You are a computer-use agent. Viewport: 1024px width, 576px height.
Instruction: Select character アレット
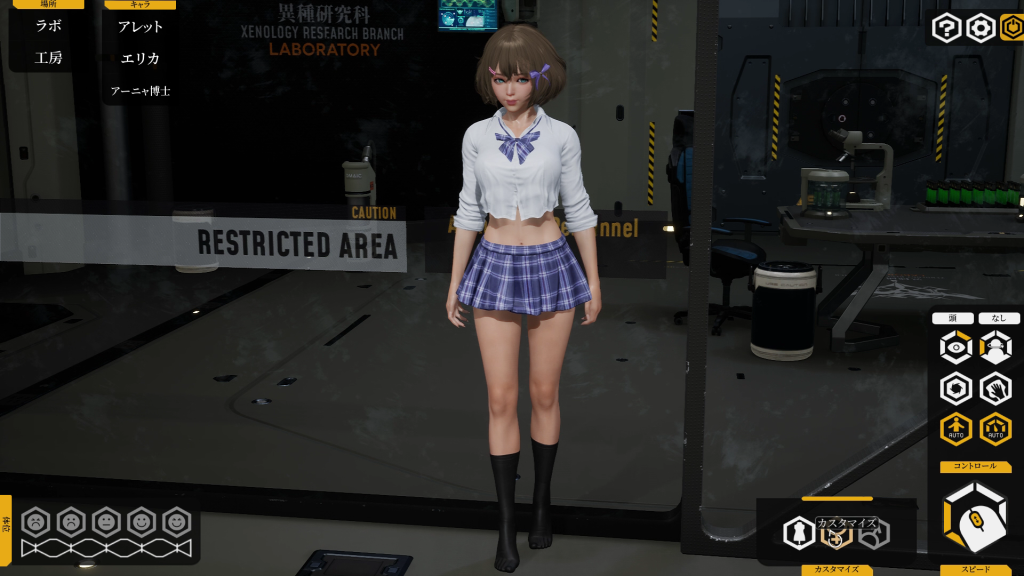140,26
